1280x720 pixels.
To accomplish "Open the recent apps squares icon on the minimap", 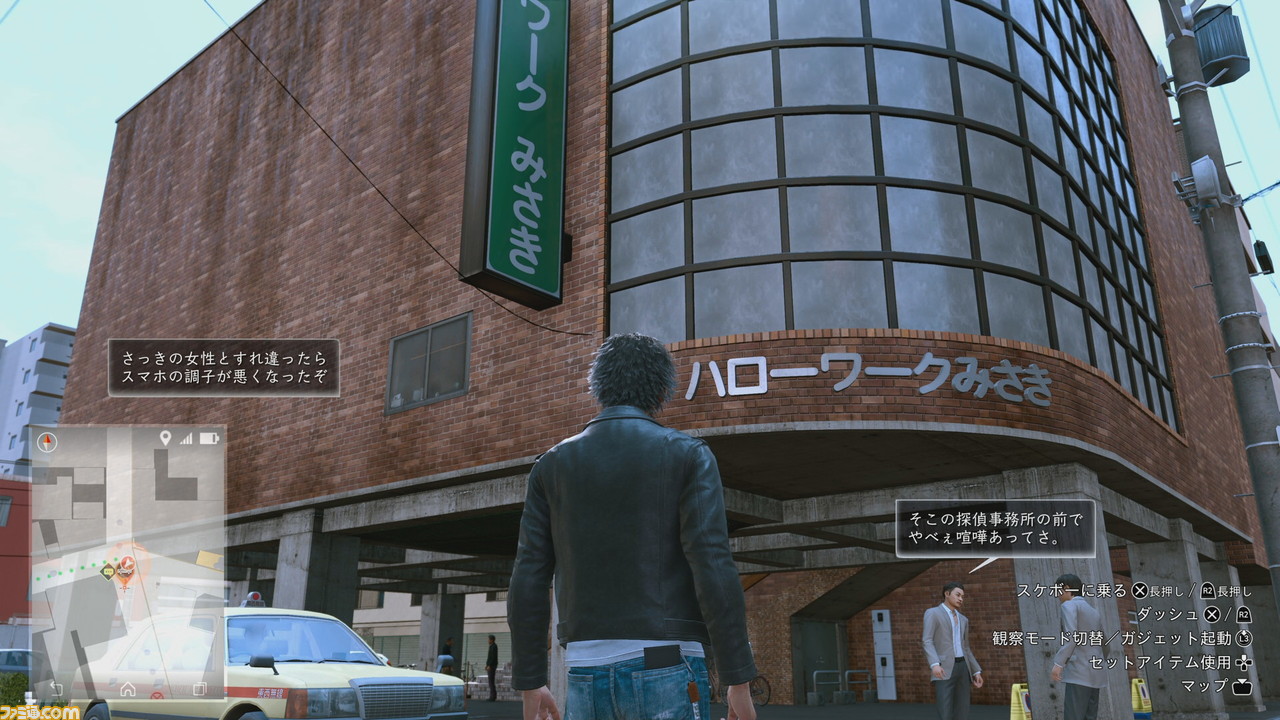I will click(199, 689).
